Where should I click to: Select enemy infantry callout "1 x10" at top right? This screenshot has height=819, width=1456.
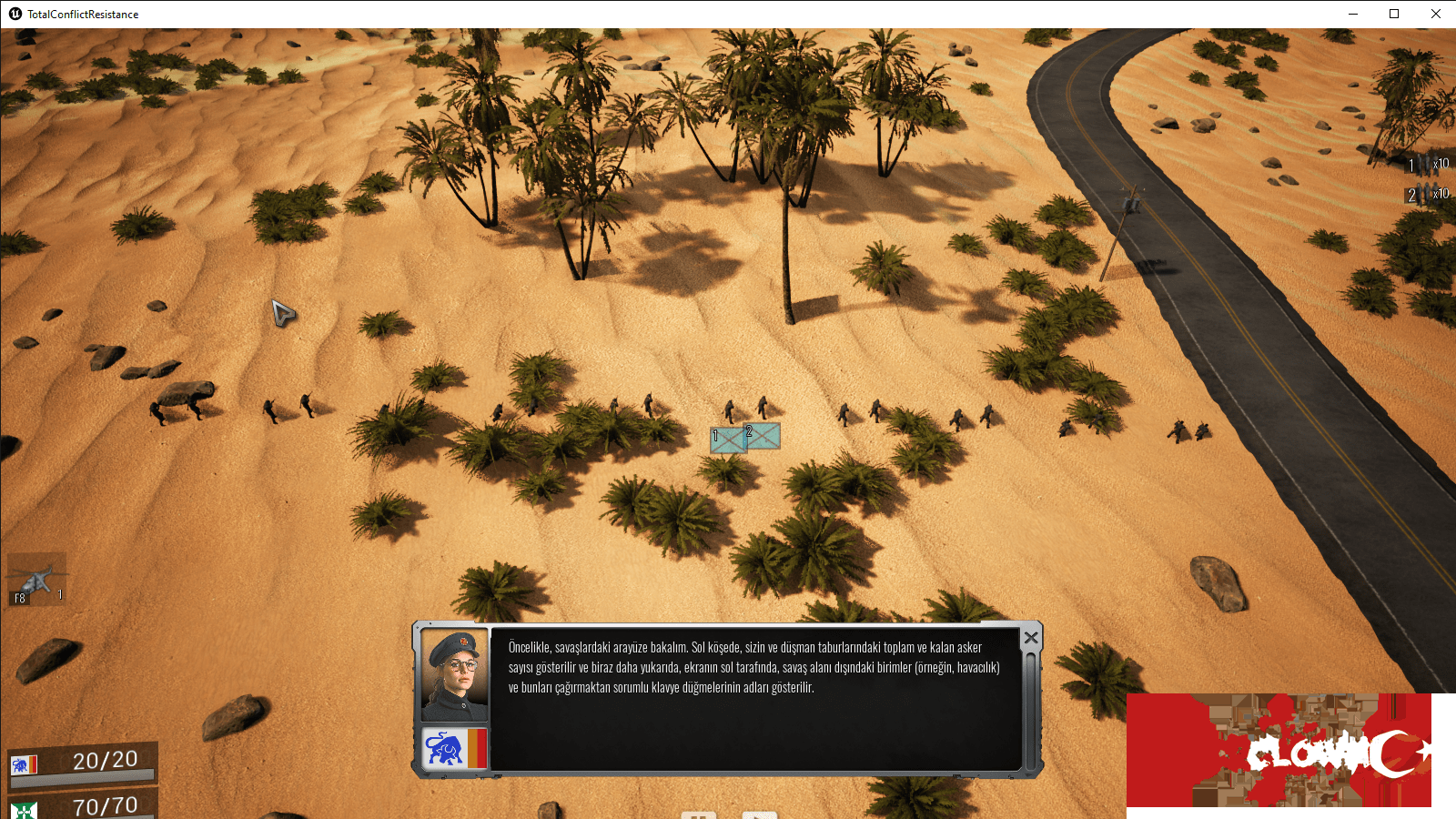pos(1429,166)
